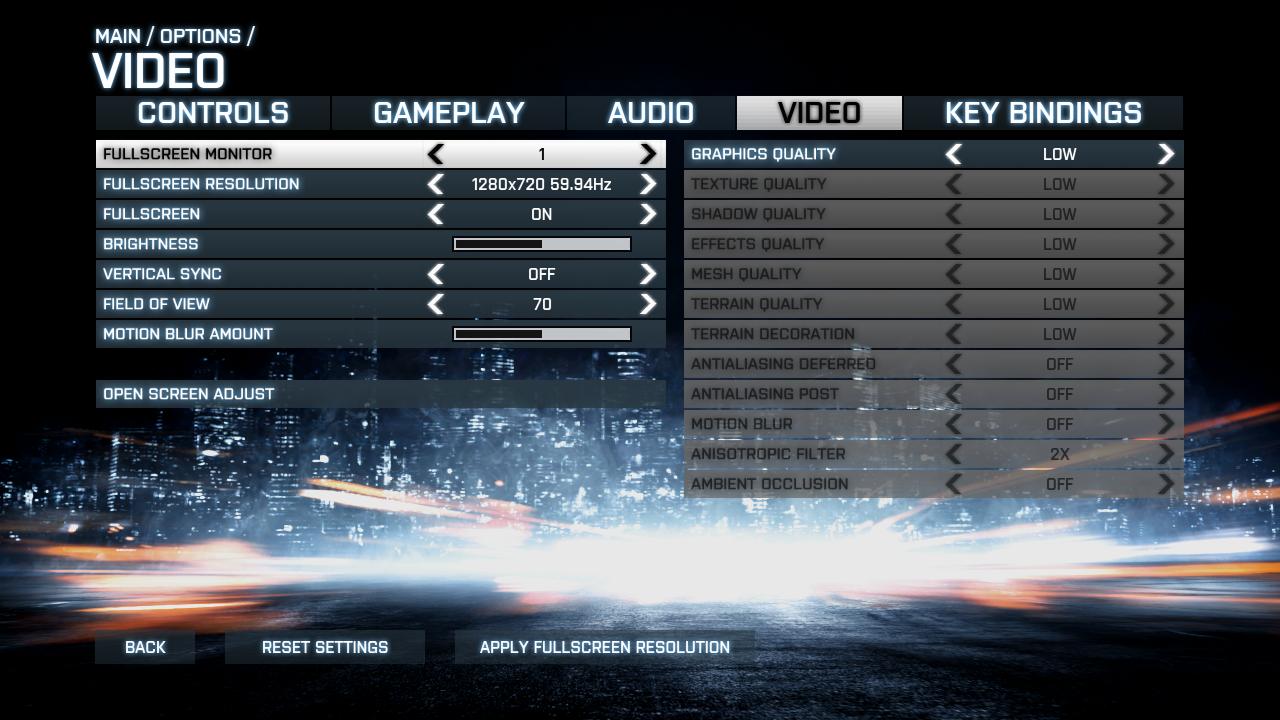Next Fullscreen Monitor with right arrow
1280x720 pixels.
(x=648, y=154)
